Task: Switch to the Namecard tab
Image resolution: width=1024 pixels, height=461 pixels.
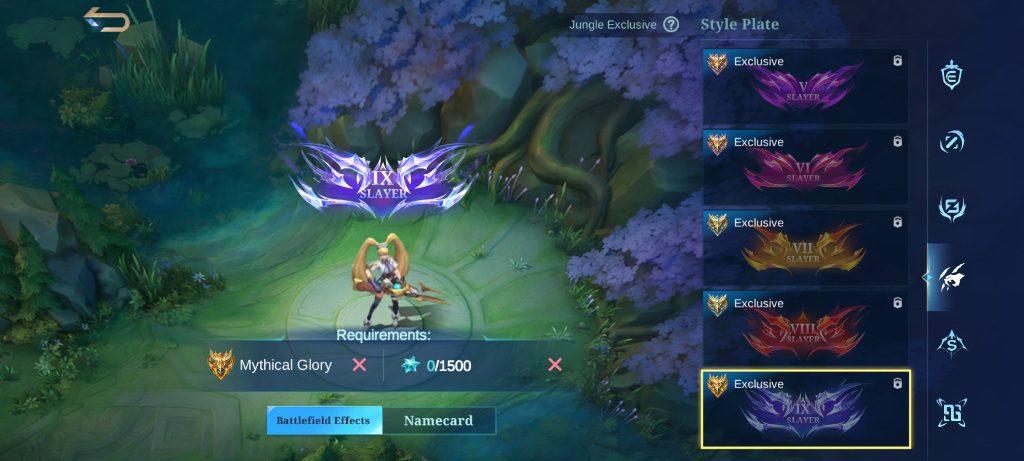Action: point(438,421)
